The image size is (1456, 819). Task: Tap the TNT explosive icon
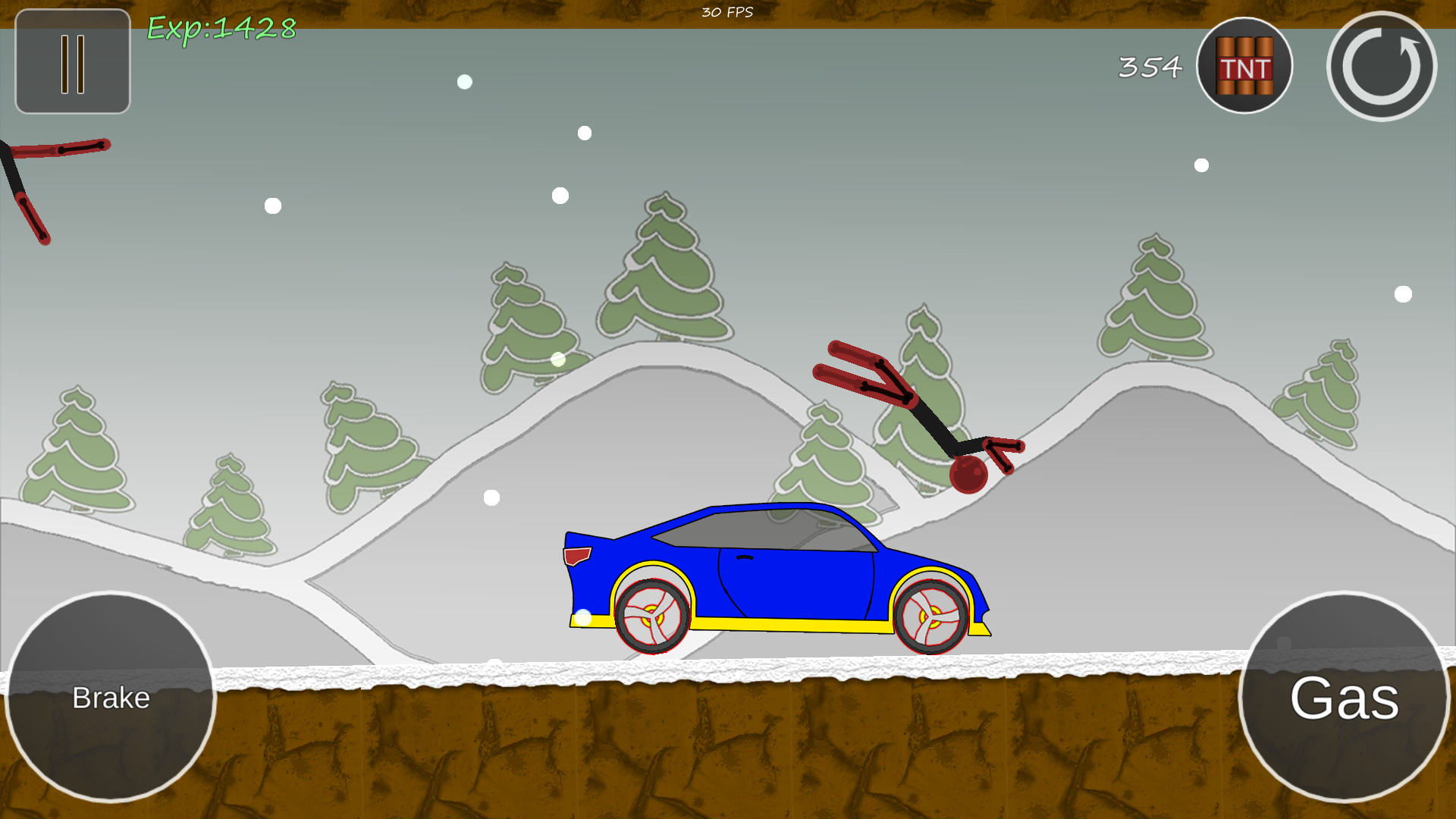[x=1244, y=66]
